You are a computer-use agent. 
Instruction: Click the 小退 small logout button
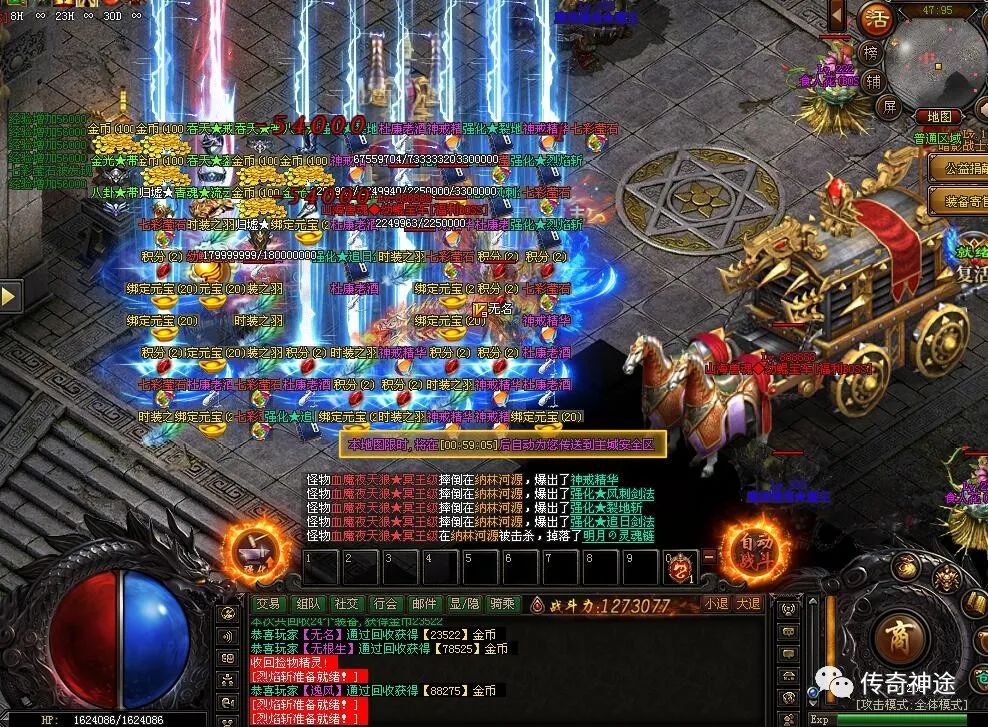coord(715,603)
